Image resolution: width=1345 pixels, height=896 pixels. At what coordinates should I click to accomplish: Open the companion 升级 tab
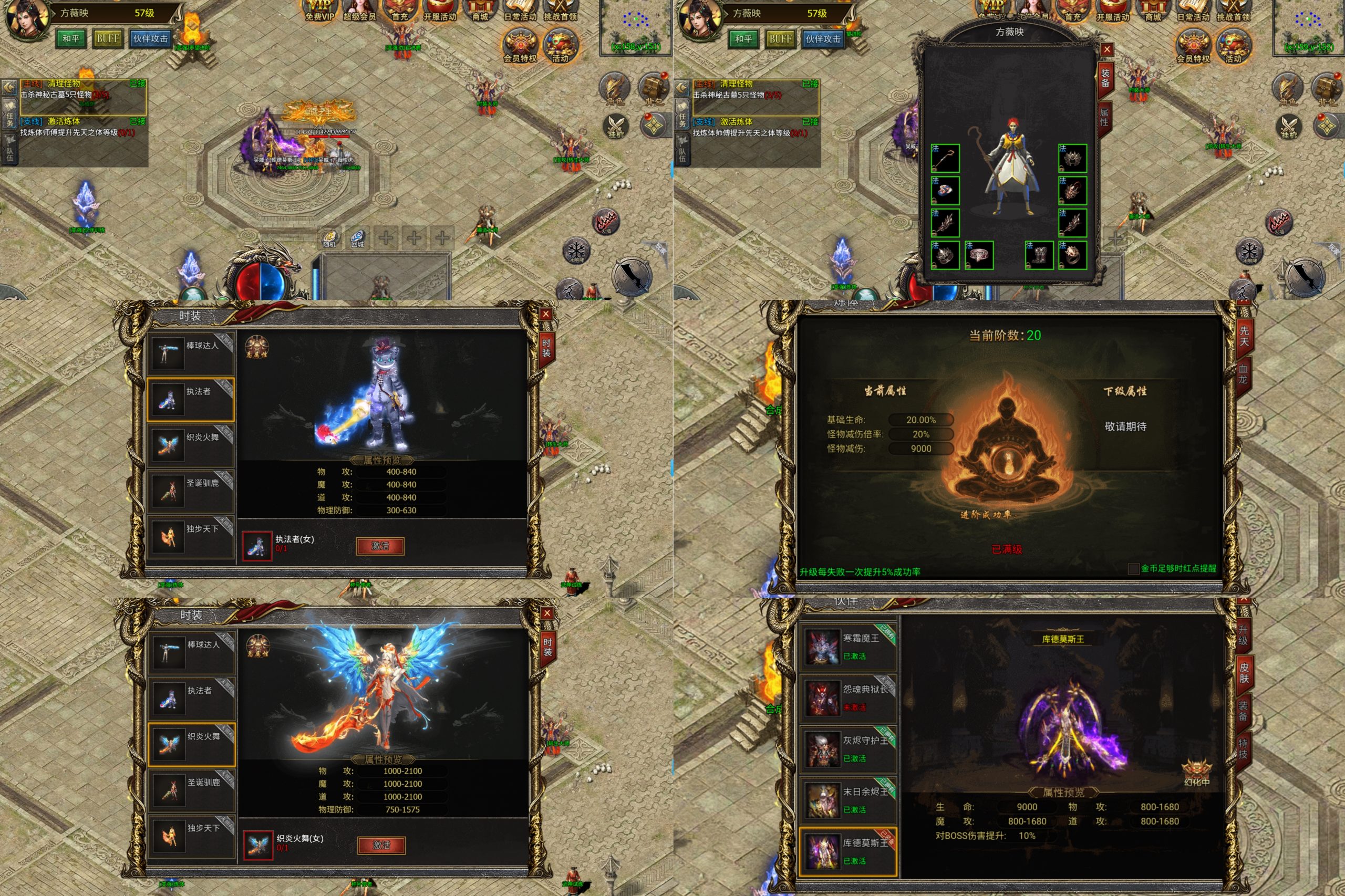click(1243, 635)
